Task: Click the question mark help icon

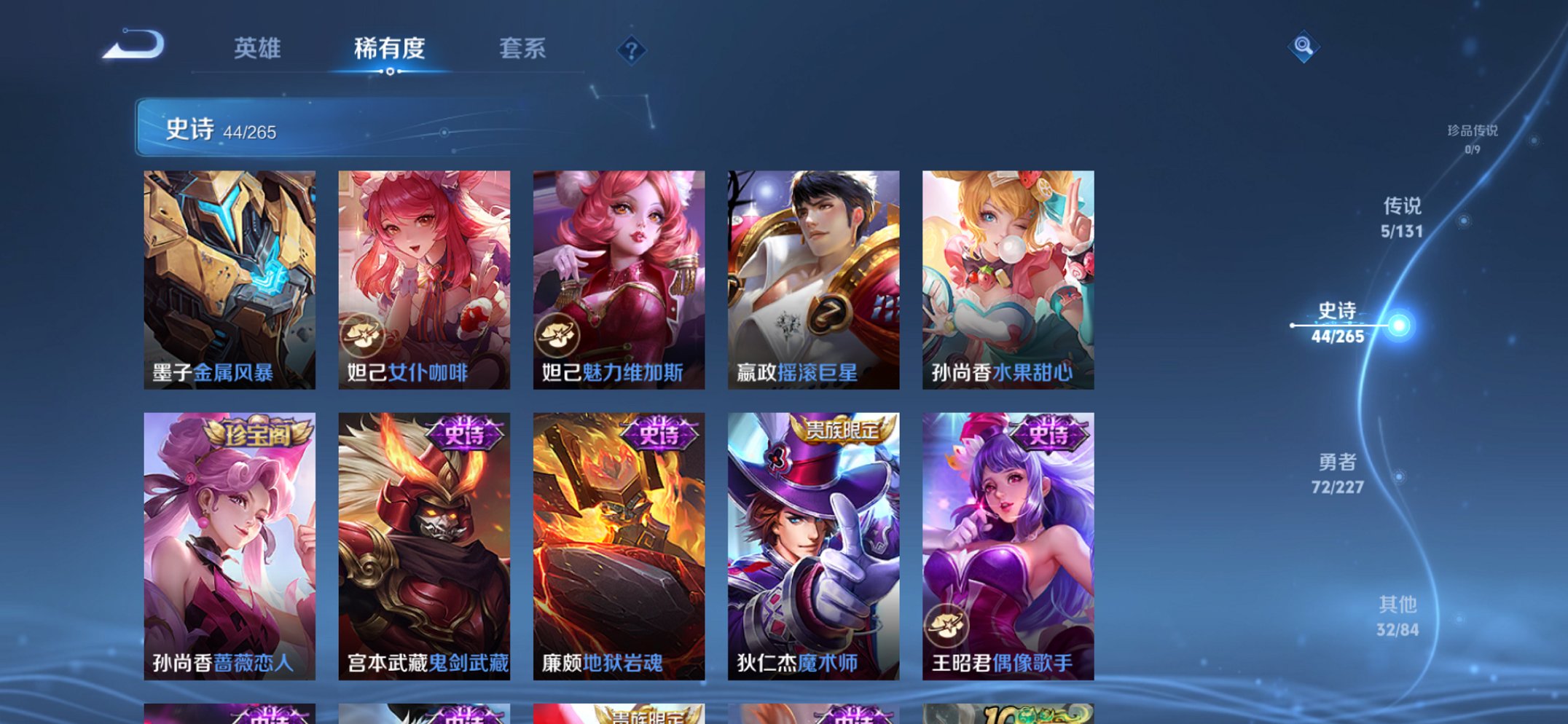Action: pos(631,50)
